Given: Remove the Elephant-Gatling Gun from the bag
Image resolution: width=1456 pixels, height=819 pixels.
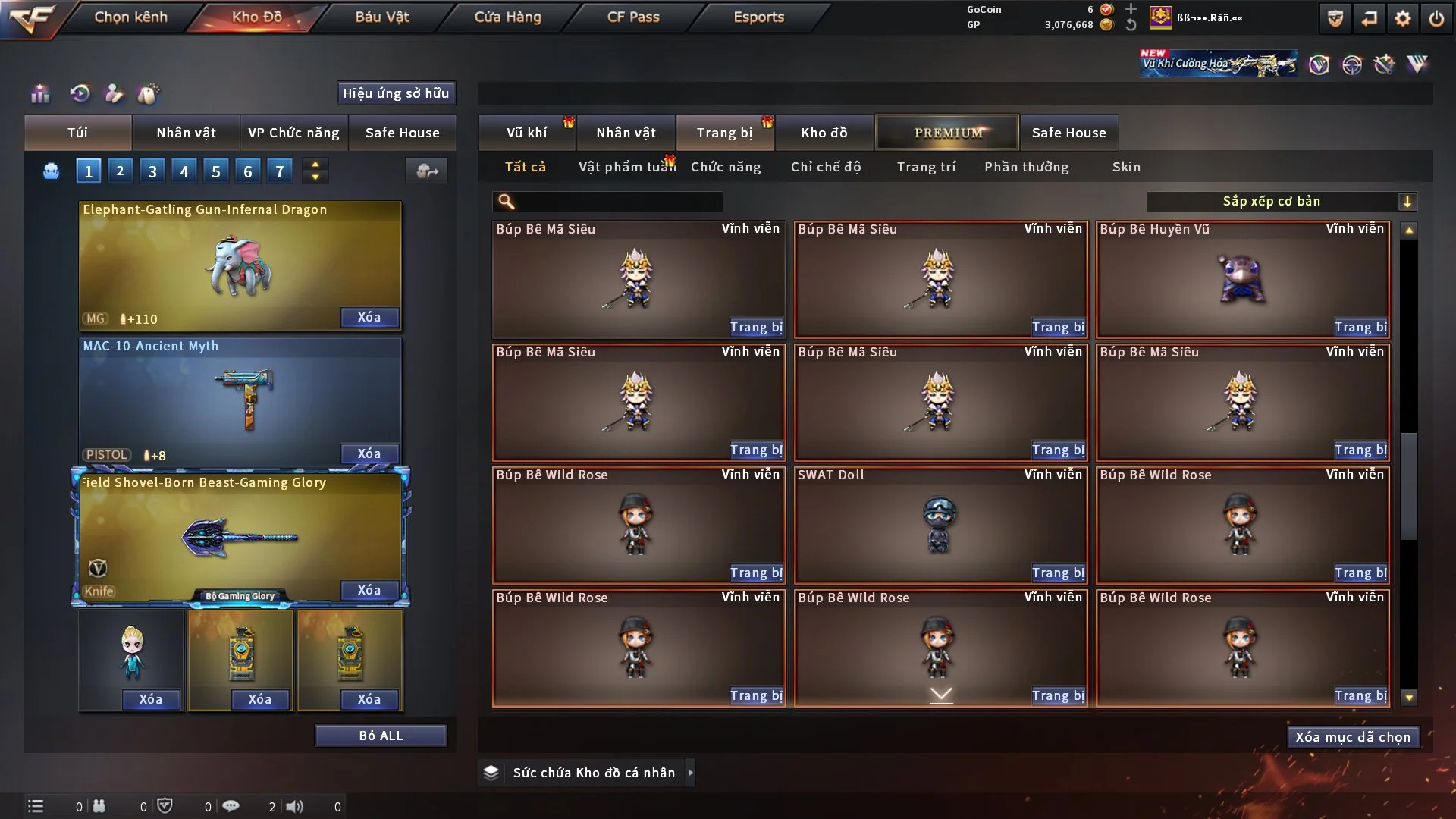Looking at the screenshot, I should point(369,318).
